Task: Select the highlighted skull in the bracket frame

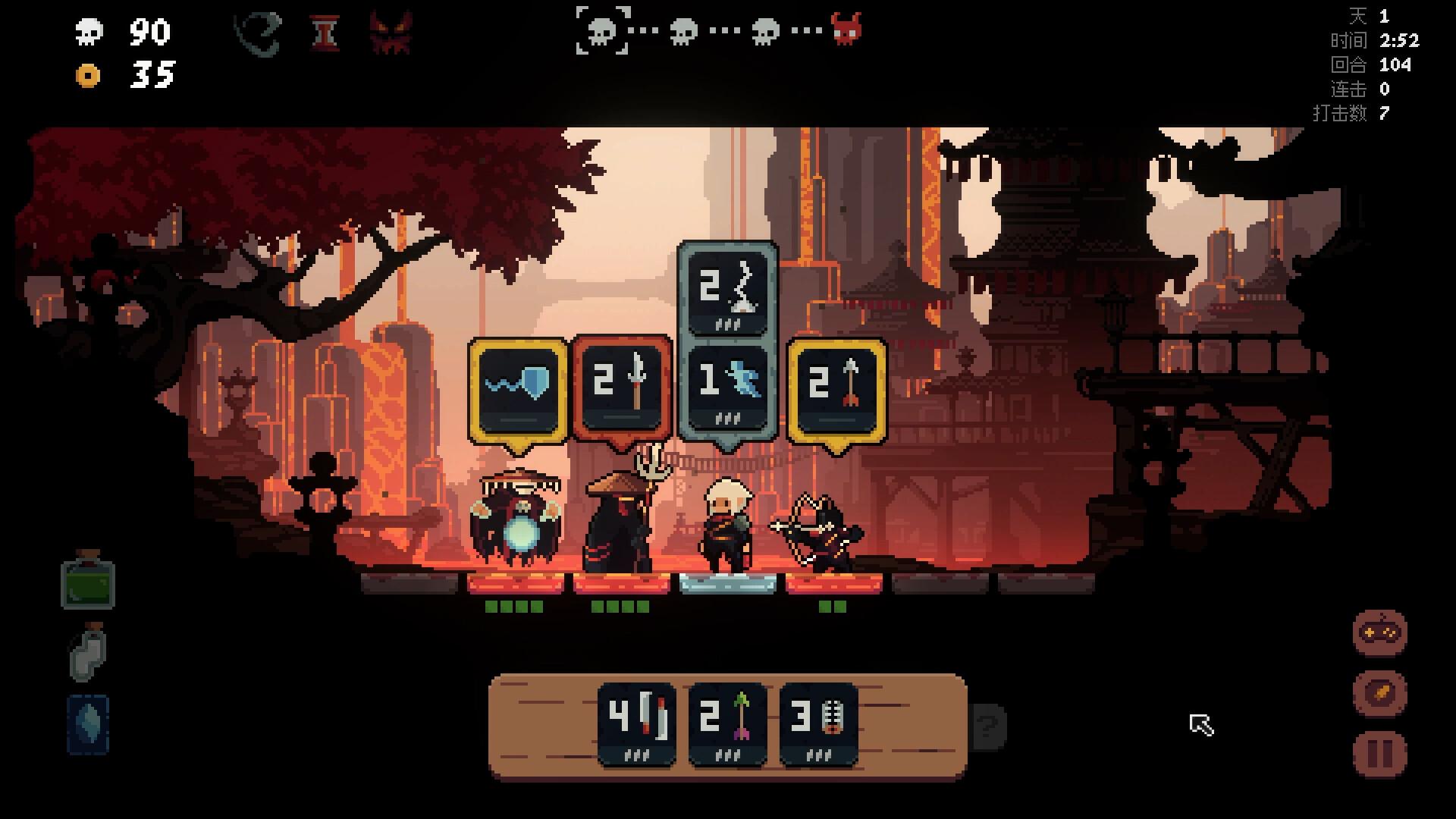Action: 603,30
